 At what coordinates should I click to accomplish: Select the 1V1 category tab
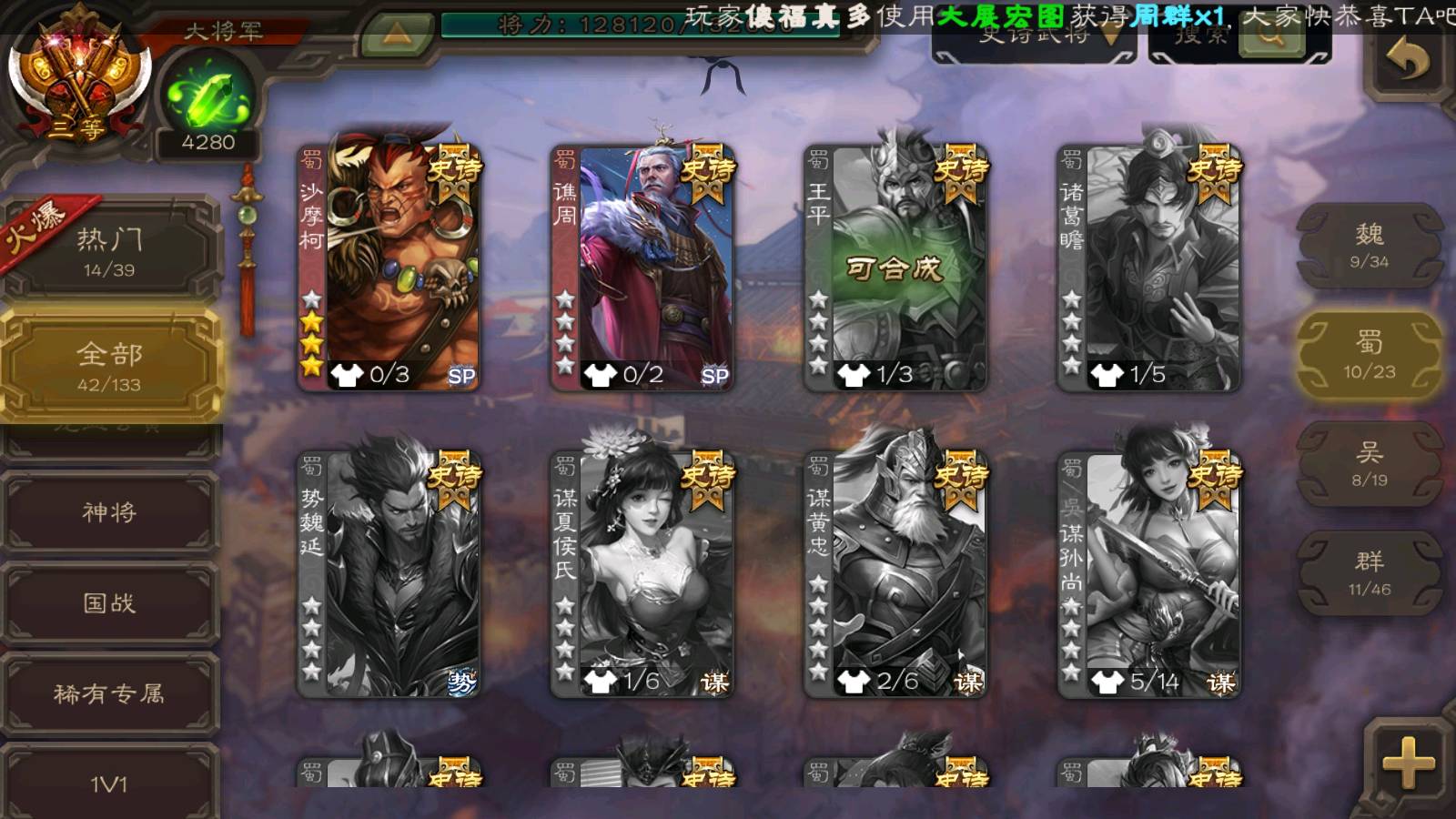pyautogui.click(x=109, y=783)
